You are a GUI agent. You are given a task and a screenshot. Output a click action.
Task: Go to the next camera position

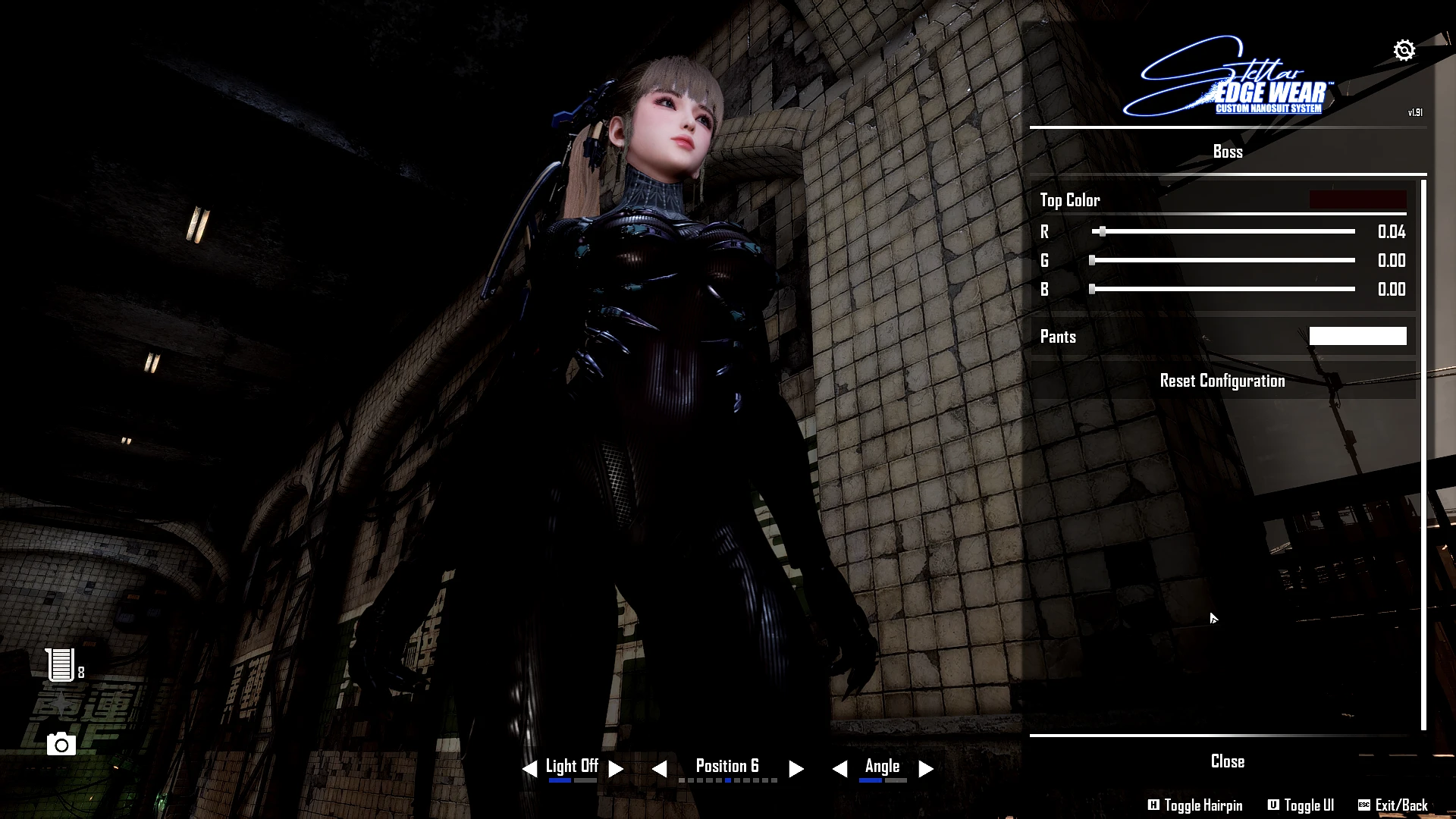pyautogui.click(x=795, y=769)
